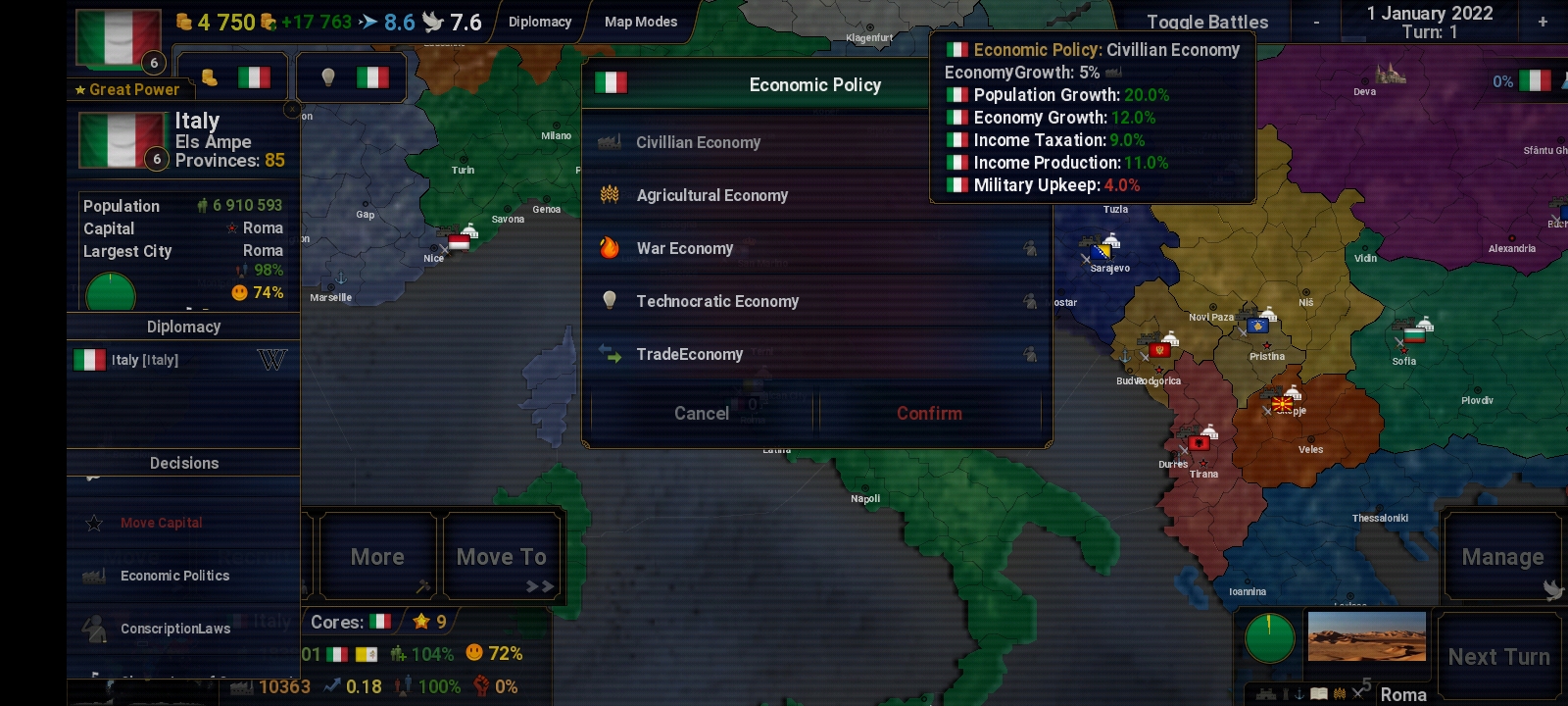Open Map Modes
Viewport: 1568px width, 706px height.
point(641,22)
